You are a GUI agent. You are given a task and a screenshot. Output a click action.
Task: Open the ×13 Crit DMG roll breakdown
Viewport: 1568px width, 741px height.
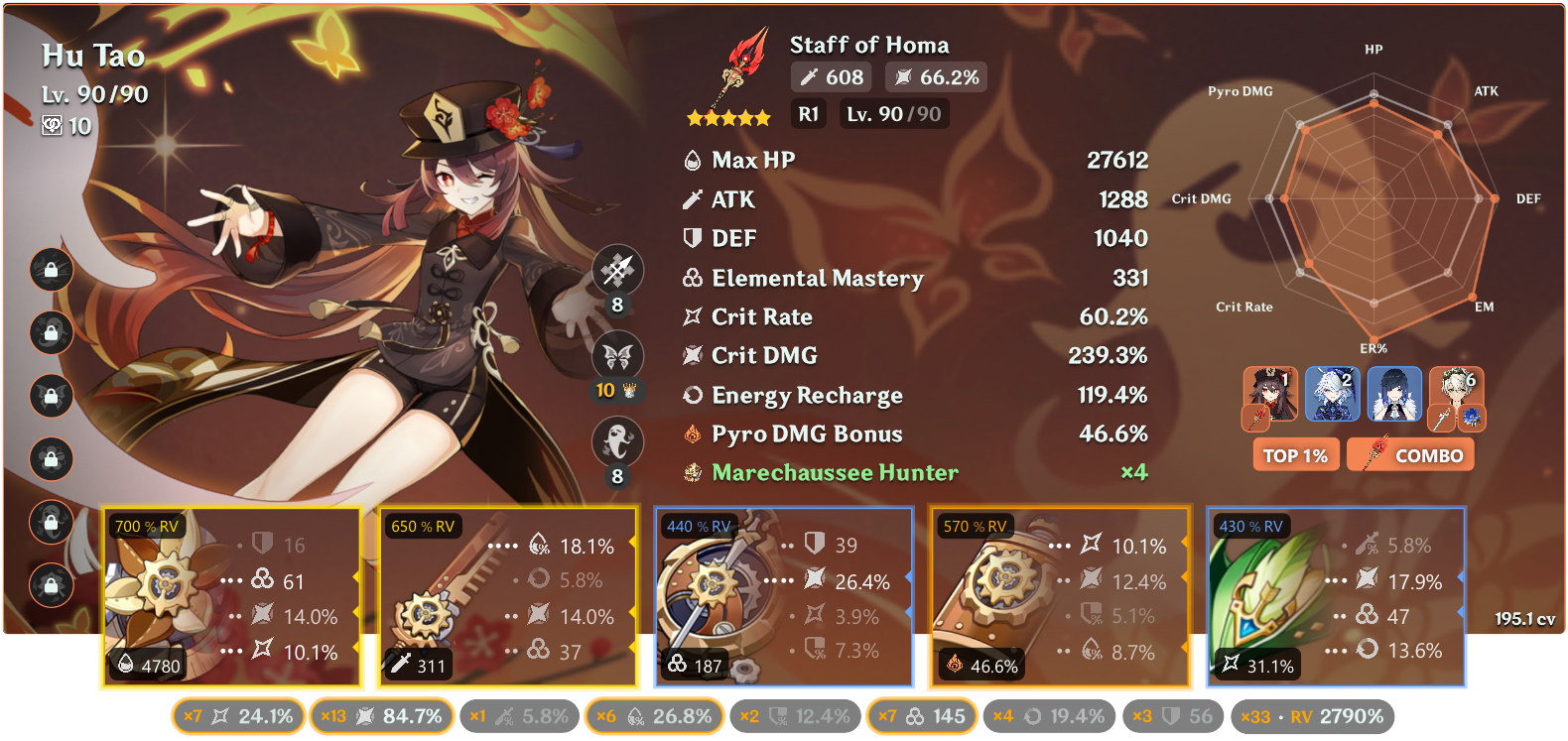point(381,714)
